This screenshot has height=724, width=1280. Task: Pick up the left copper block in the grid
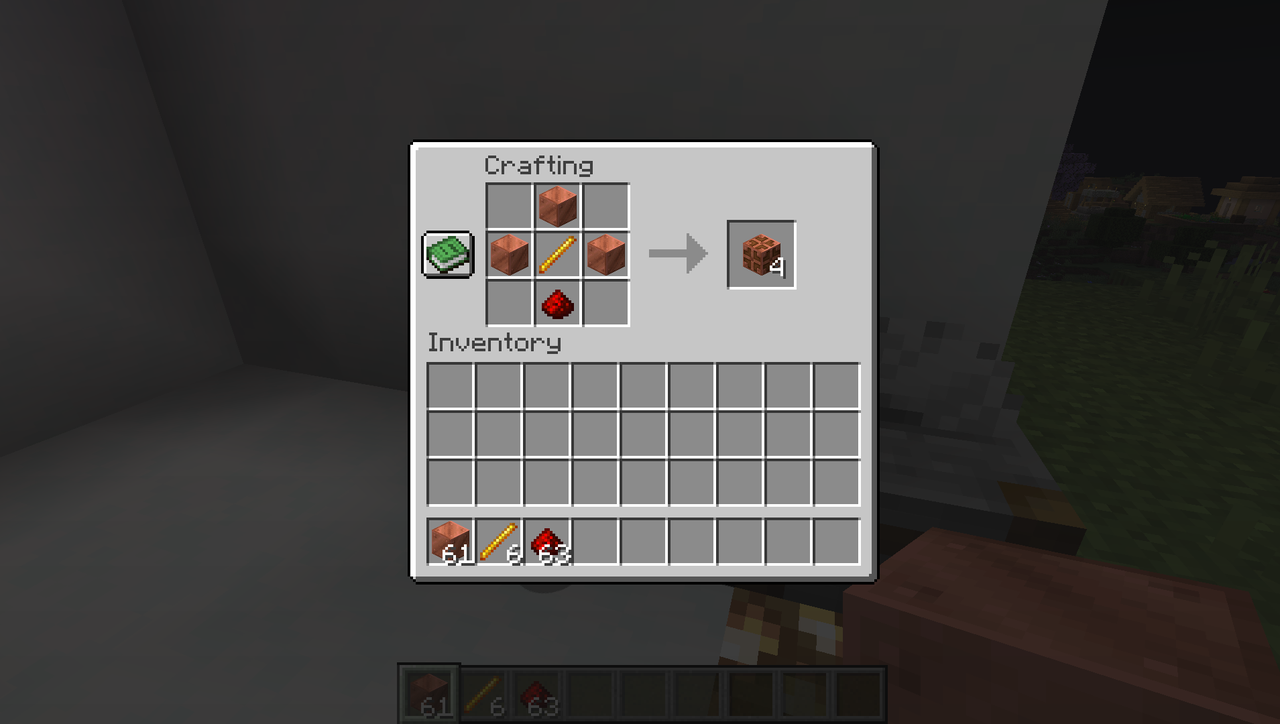tap(509, 254)
